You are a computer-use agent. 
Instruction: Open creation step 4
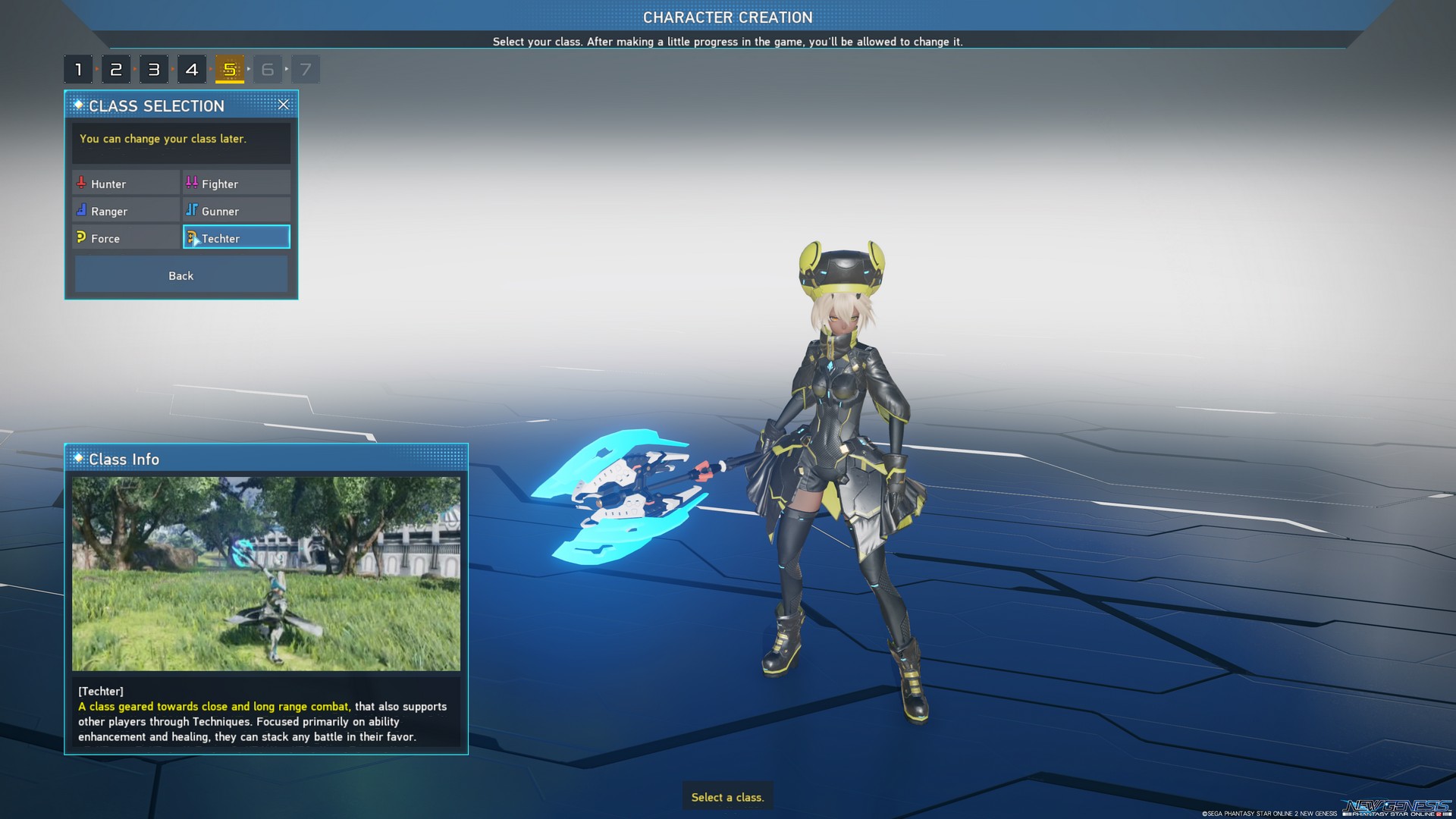[x=192, y=68]
